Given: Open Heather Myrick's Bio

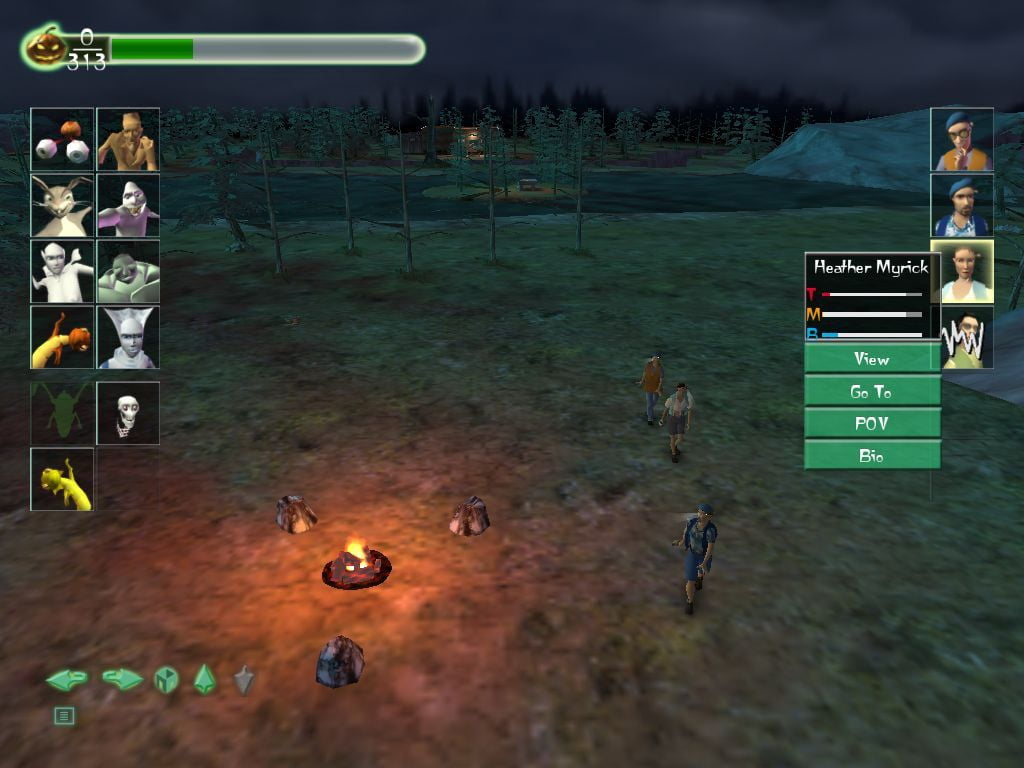Looking at the screenshot, I should 872,455.
